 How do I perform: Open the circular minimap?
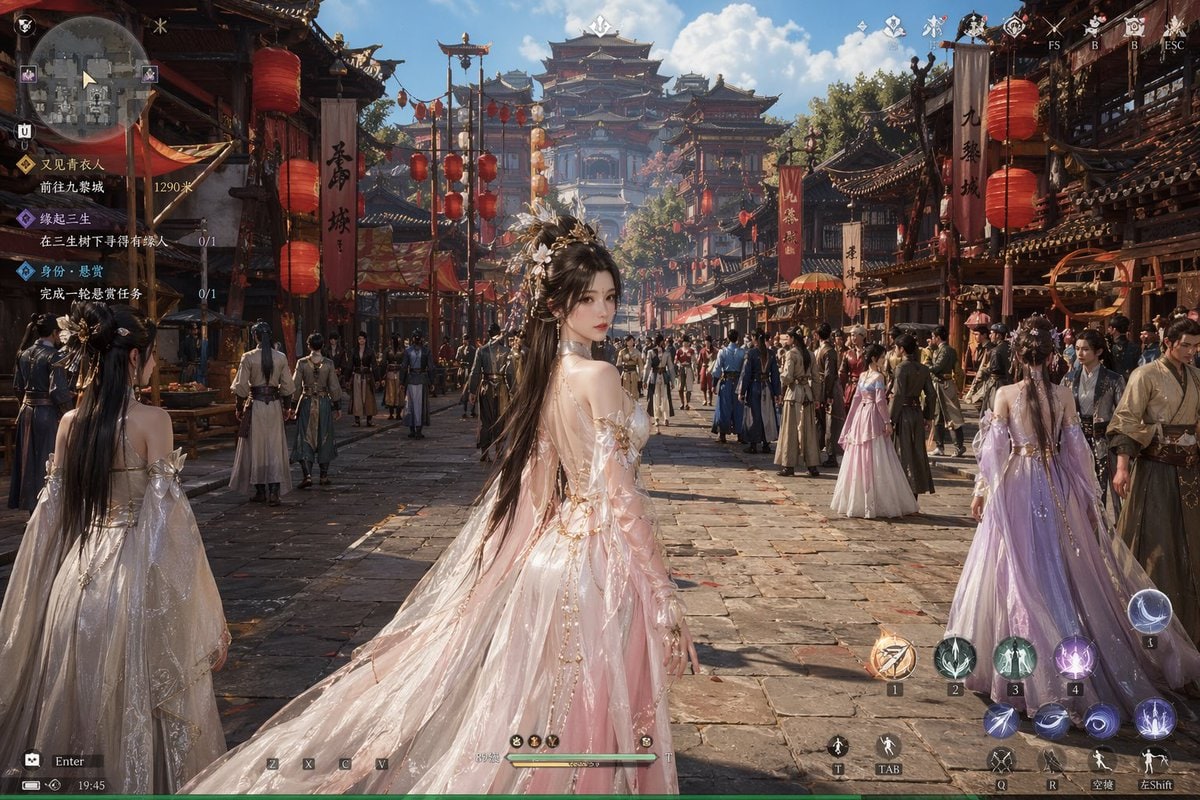tap(88, 77)
